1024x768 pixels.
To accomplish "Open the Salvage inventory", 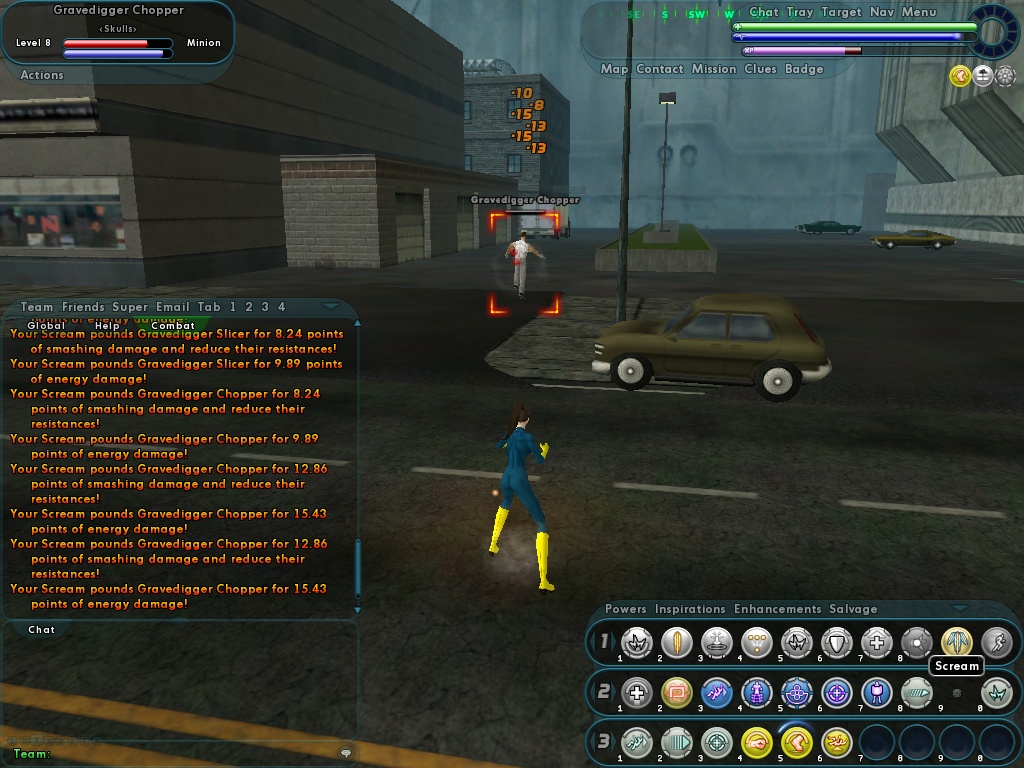I will pos(853,609).
